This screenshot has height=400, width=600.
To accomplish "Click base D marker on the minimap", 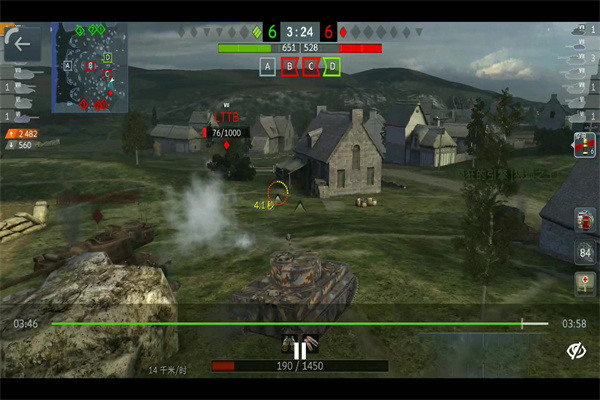I will click(x=107, y=58).
